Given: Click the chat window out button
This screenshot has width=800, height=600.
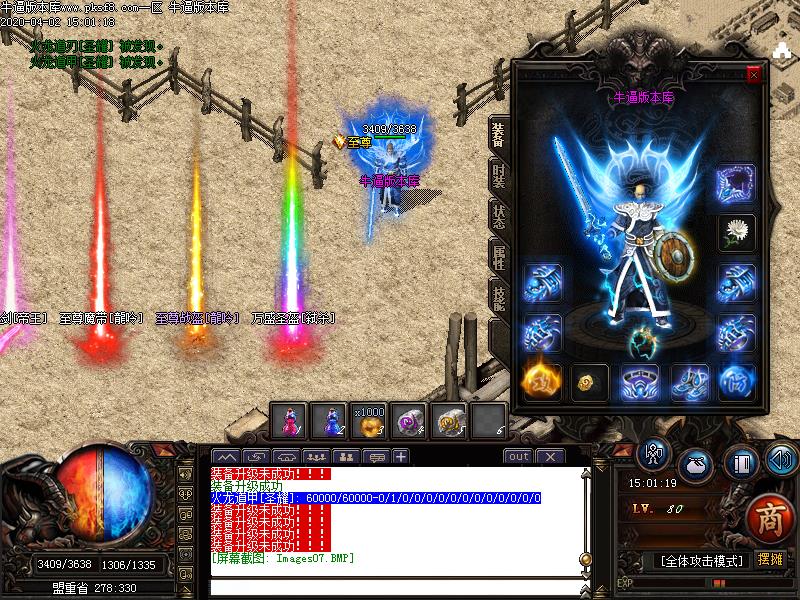Looking at the screenshot, I should coord(518,457).
